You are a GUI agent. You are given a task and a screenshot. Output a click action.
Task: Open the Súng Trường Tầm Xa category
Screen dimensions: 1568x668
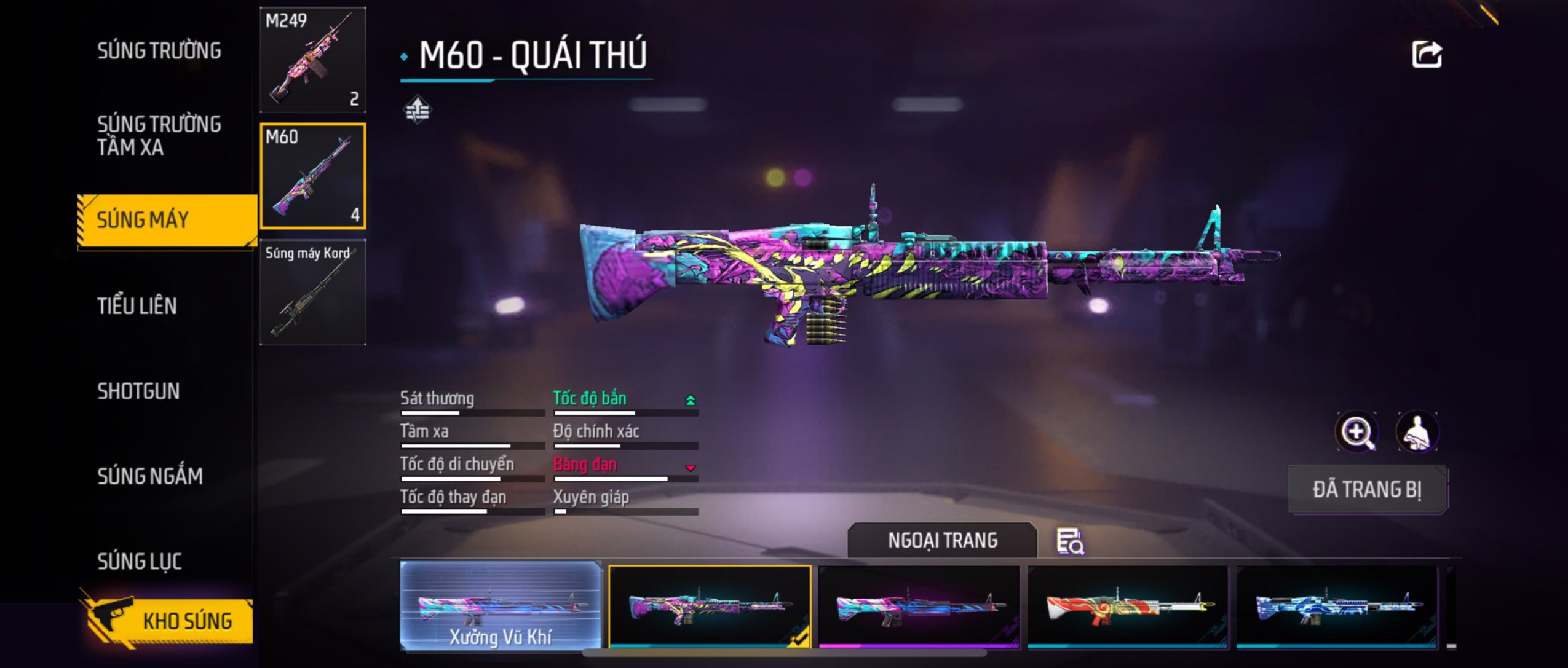[x=159, y=135]
